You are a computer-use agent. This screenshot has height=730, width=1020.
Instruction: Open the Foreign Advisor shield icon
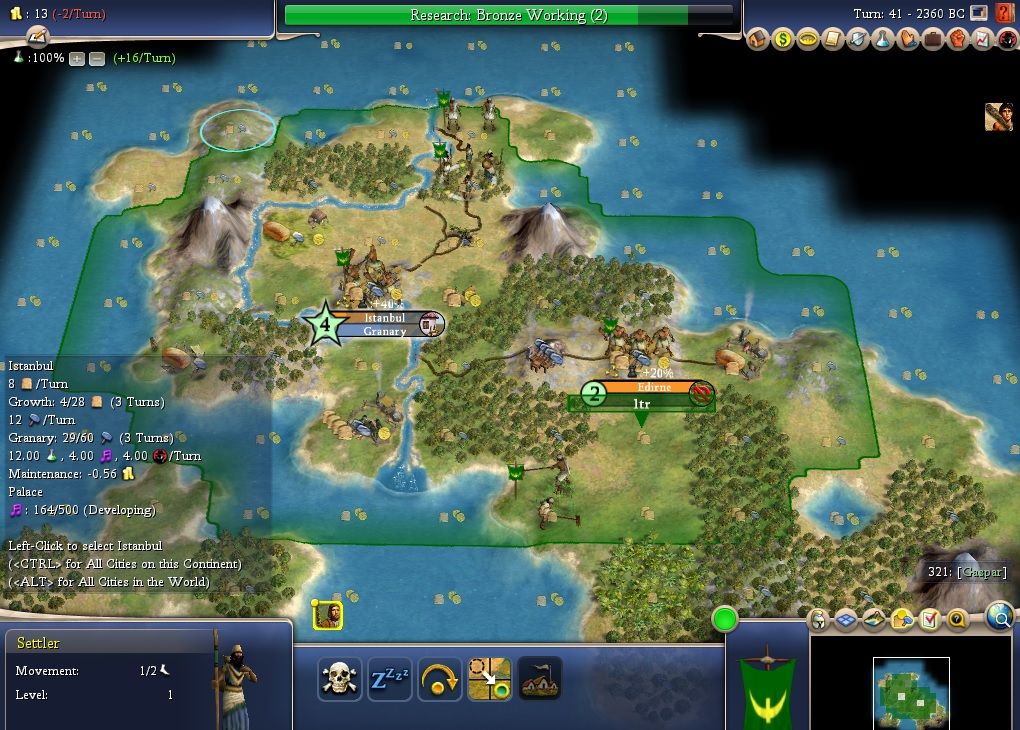click(x=857, y=39)
